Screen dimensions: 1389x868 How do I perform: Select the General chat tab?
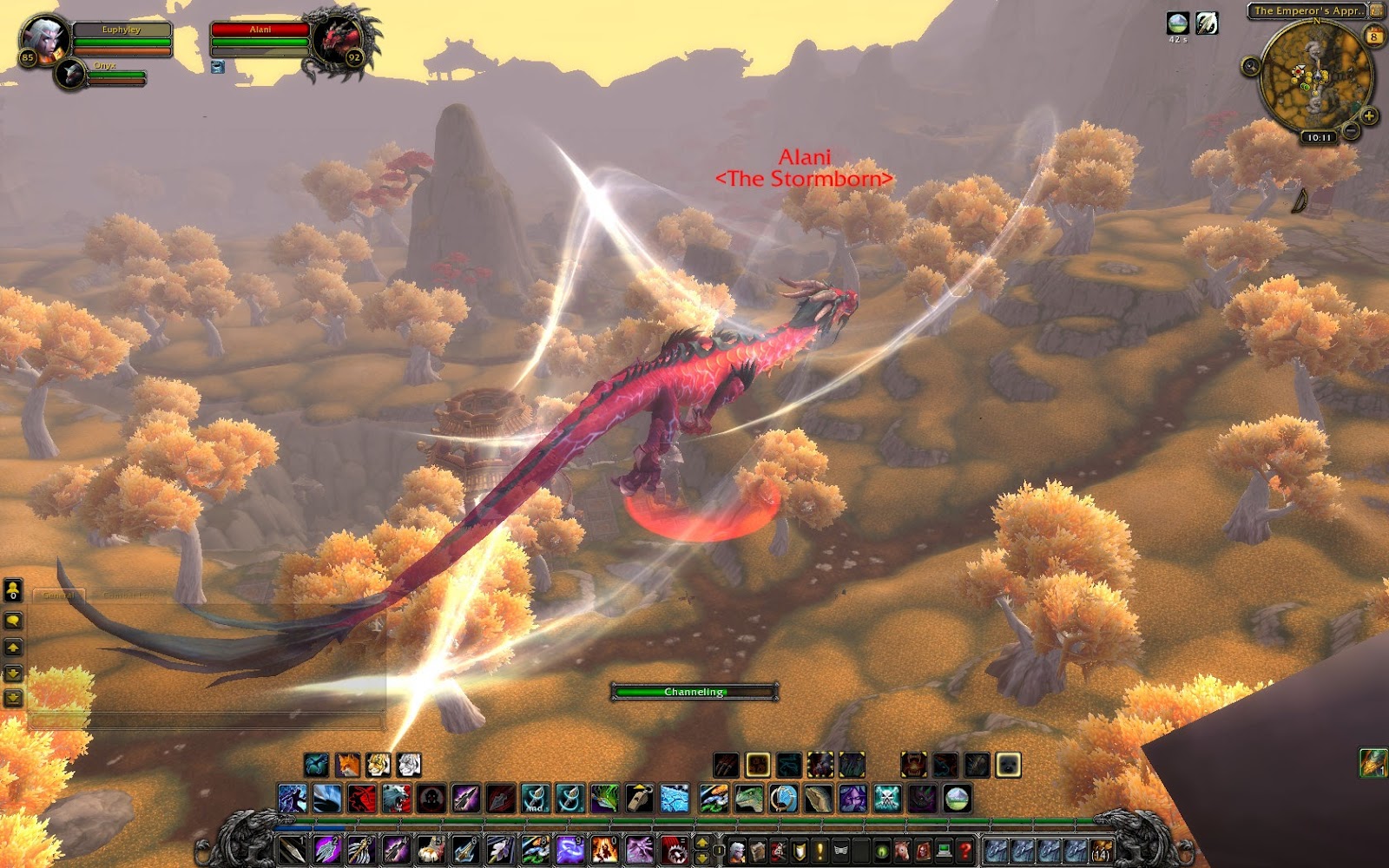click(59, 595)
